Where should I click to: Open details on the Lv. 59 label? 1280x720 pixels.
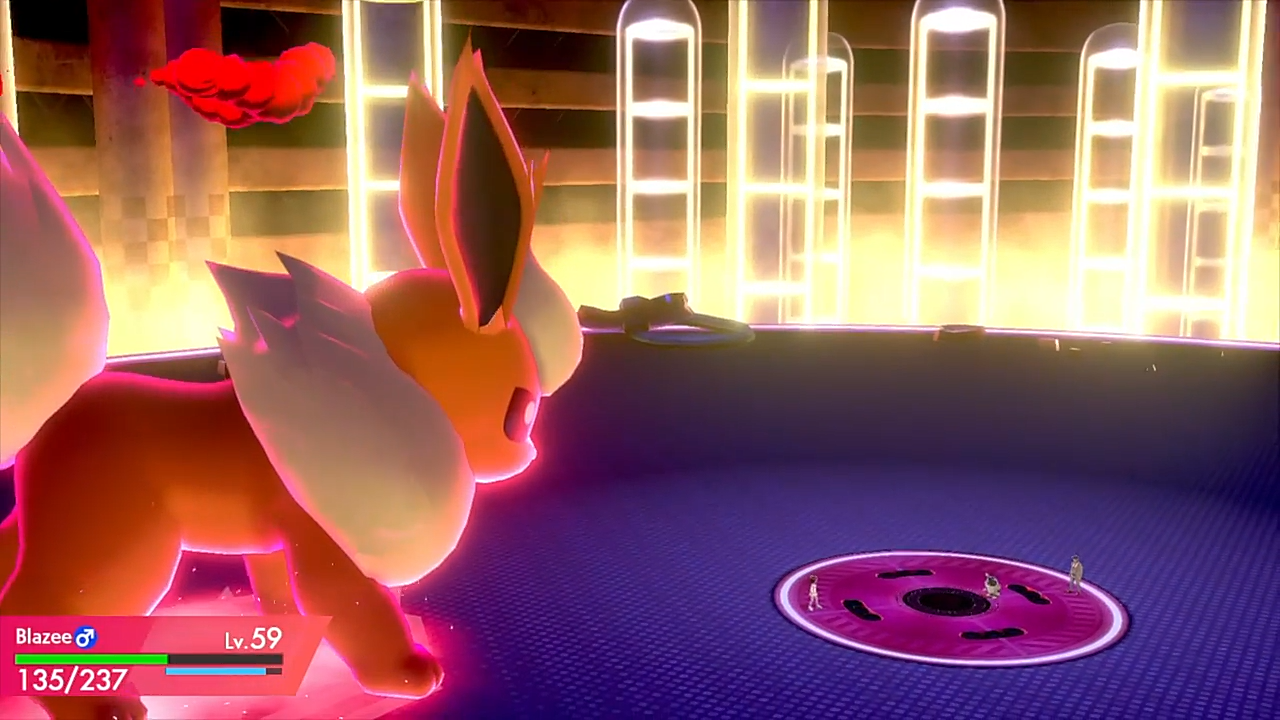click(x=253, y=637)
